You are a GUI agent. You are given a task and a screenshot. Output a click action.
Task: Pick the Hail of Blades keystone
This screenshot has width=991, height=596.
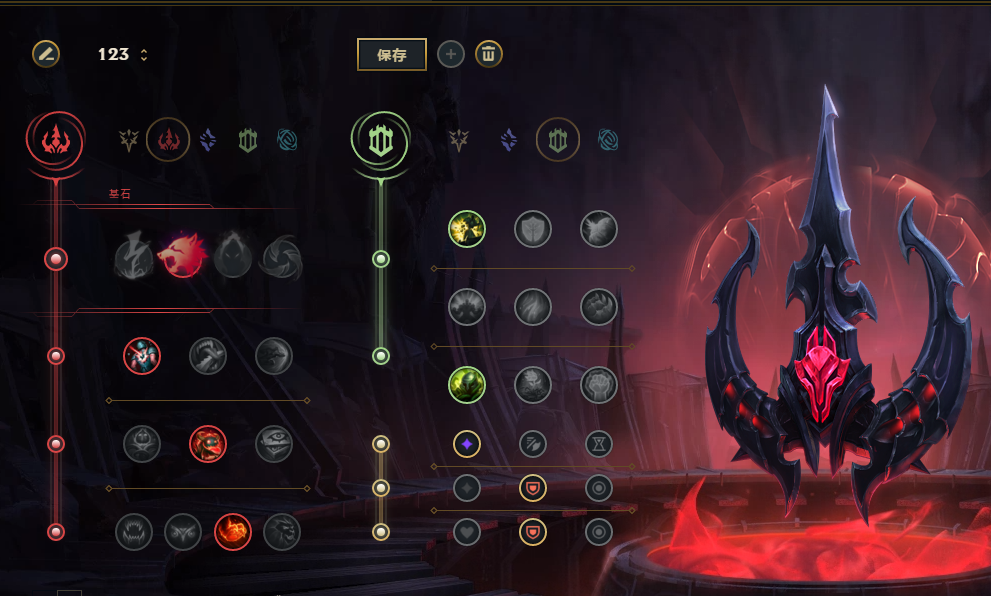(281, 257)
